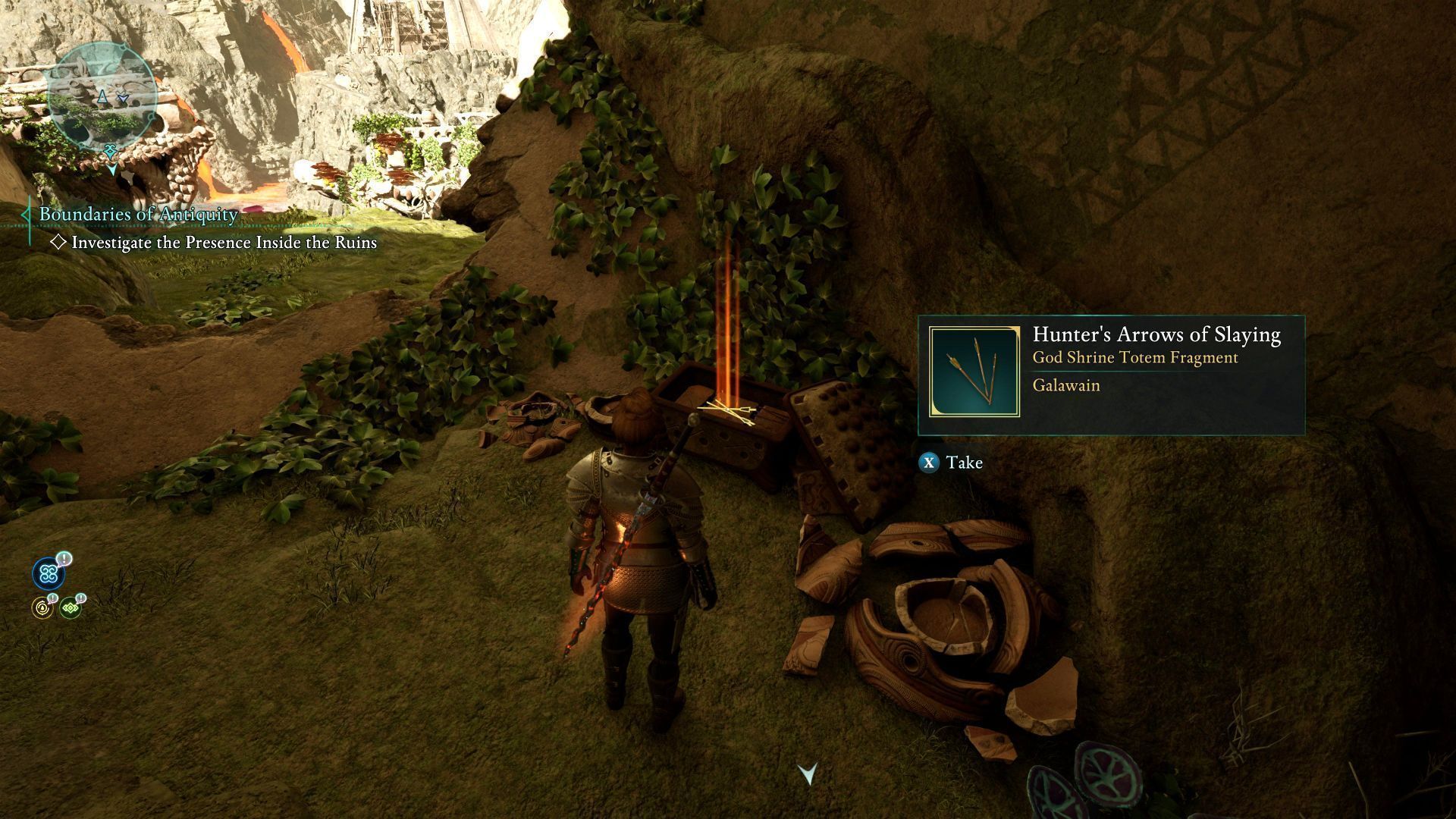Select the Boundaries of Antiquity quest tracker
This screenshot has height=819, width=1456.
click(138, 215)
